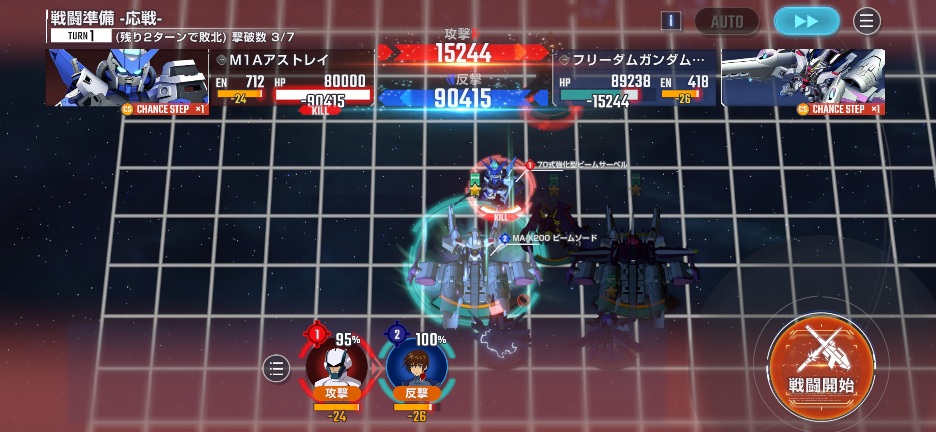Image resolution: width=936 pixels, height=432 pixels.
Task: Select the 攻撃 pilot portrait at 95%
Action: (x=336, y=365)
